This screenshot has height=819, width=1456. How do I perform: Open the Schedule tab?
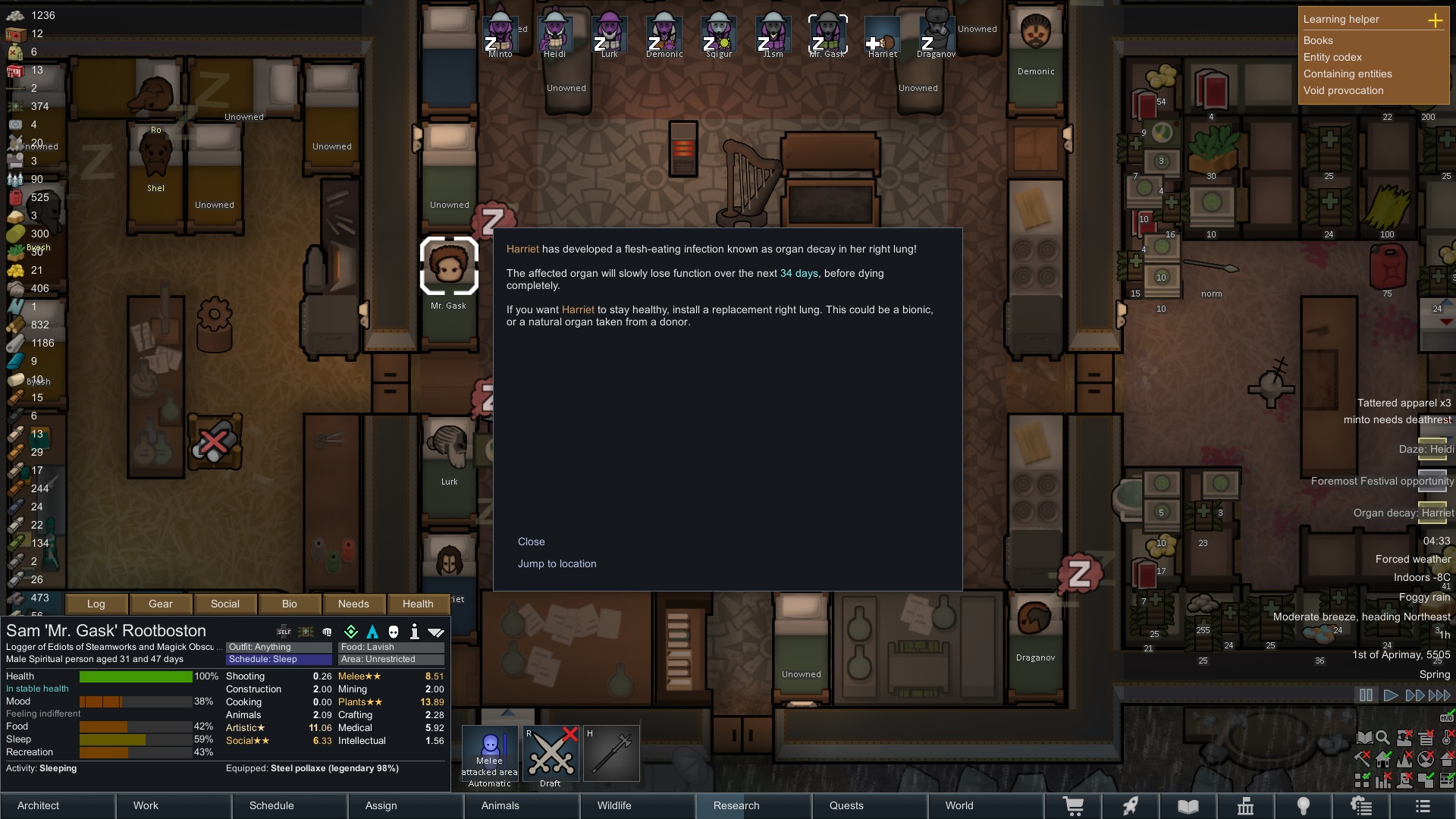(271, 805)
